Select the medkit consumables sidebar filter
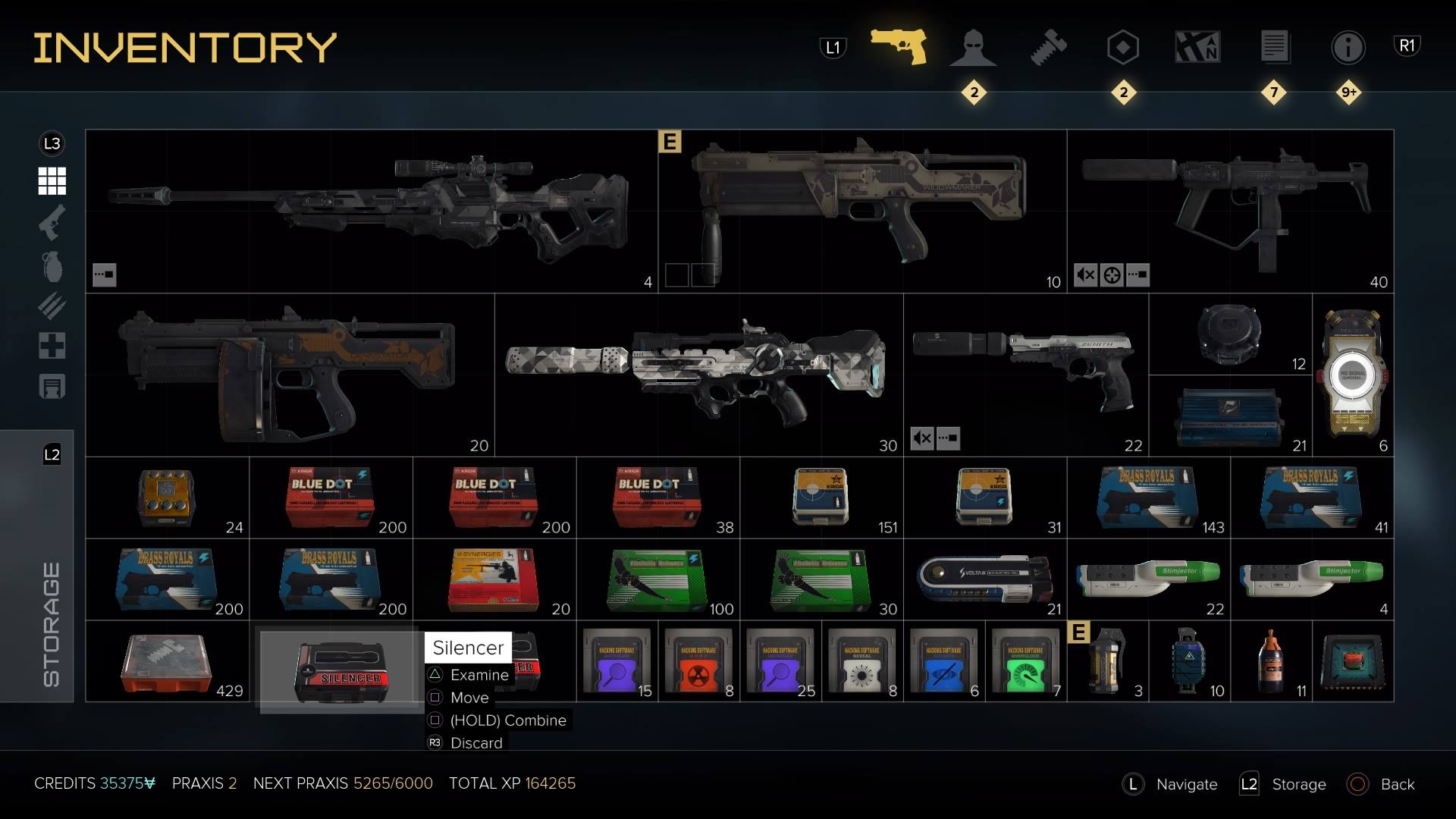This screenshot has height=819, width=1456. 50,347
